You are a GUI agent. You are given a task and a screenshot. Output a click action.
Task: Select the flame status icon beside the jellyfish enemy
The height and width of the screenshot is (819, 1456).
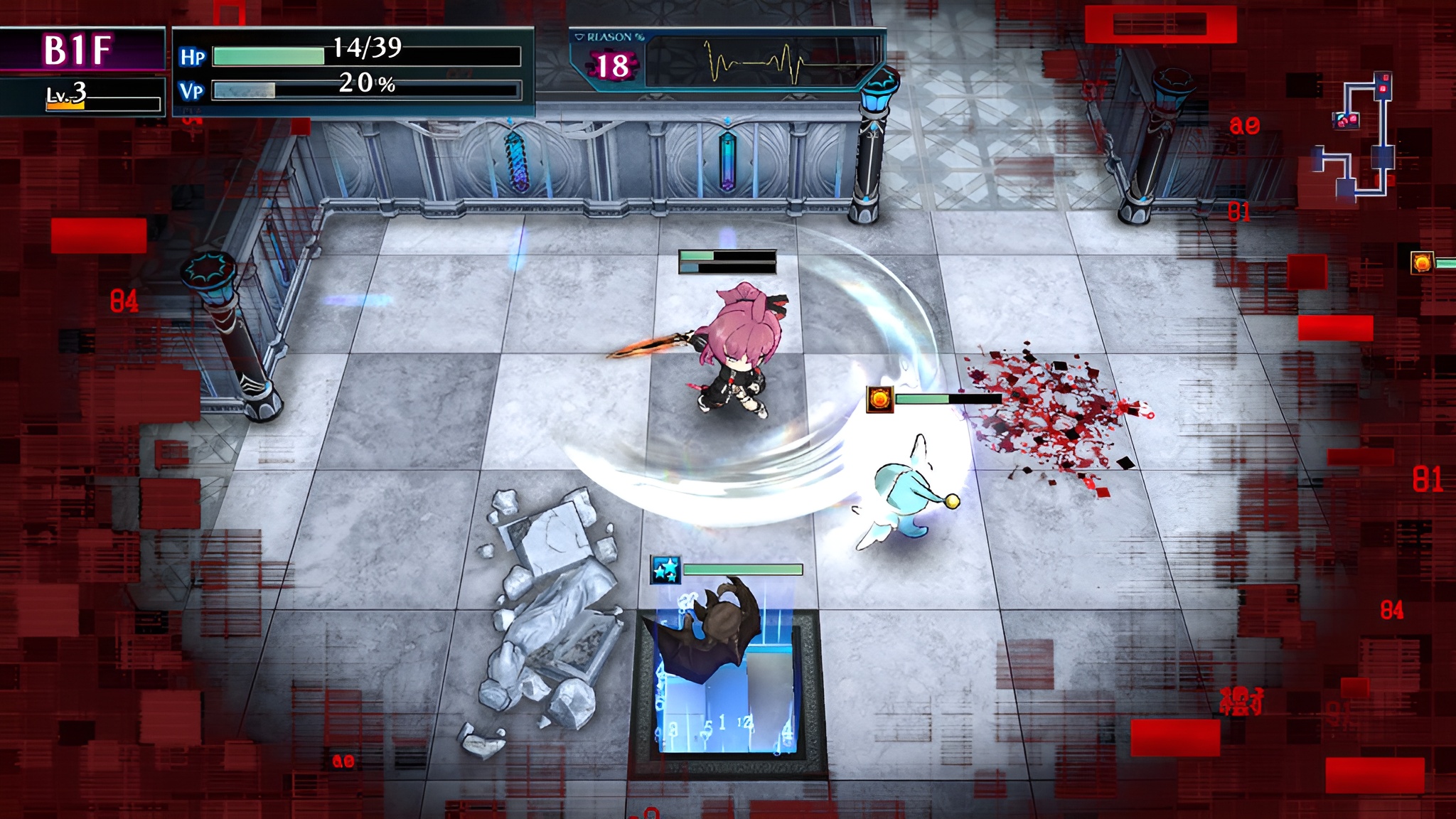click(x=879, y=400)
